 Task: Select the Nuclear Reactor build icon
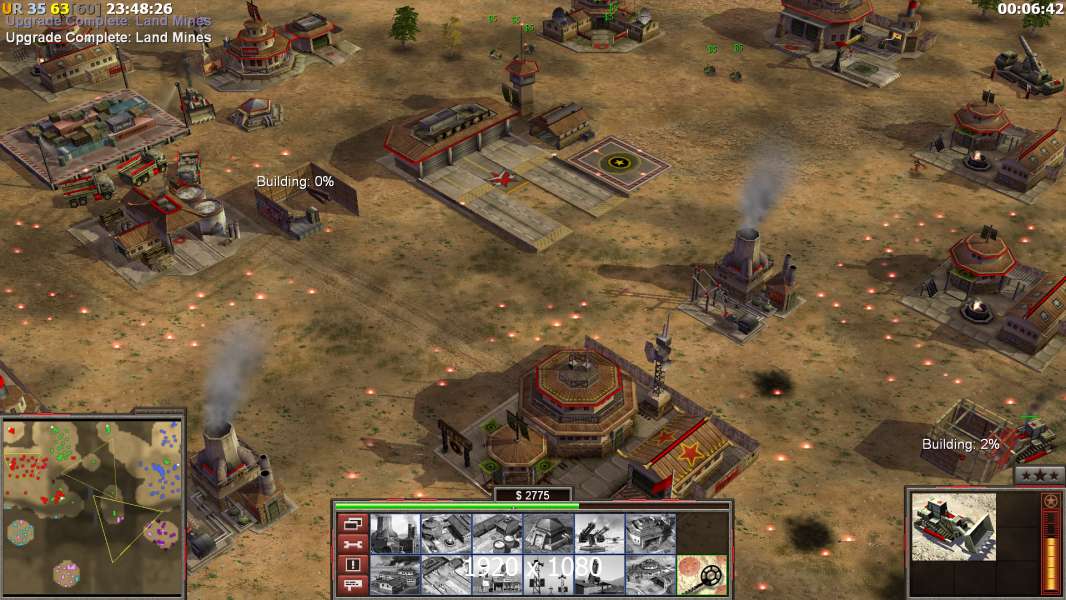pos(394,534)
